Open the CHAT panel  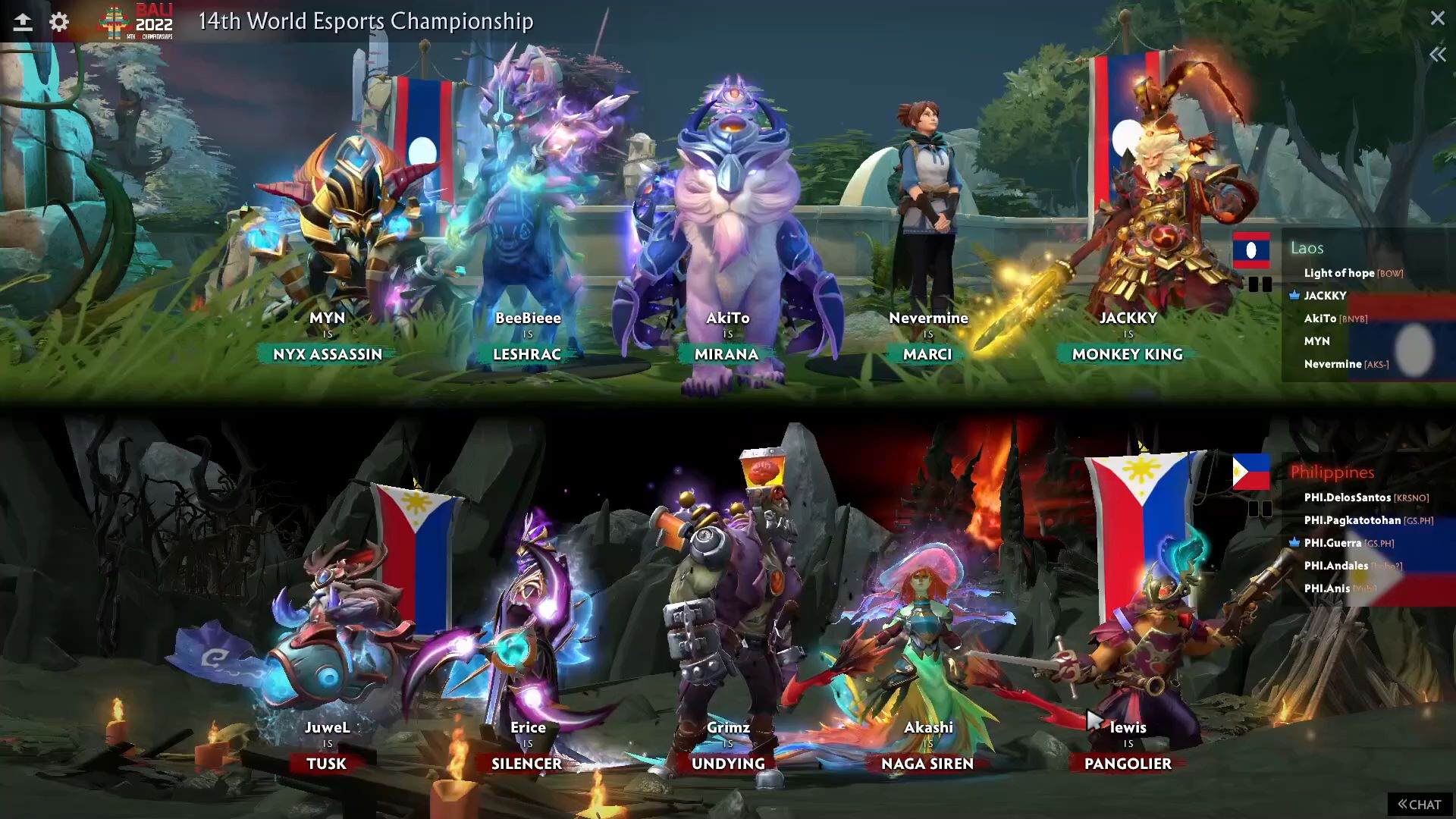(x=1420, y=805)
